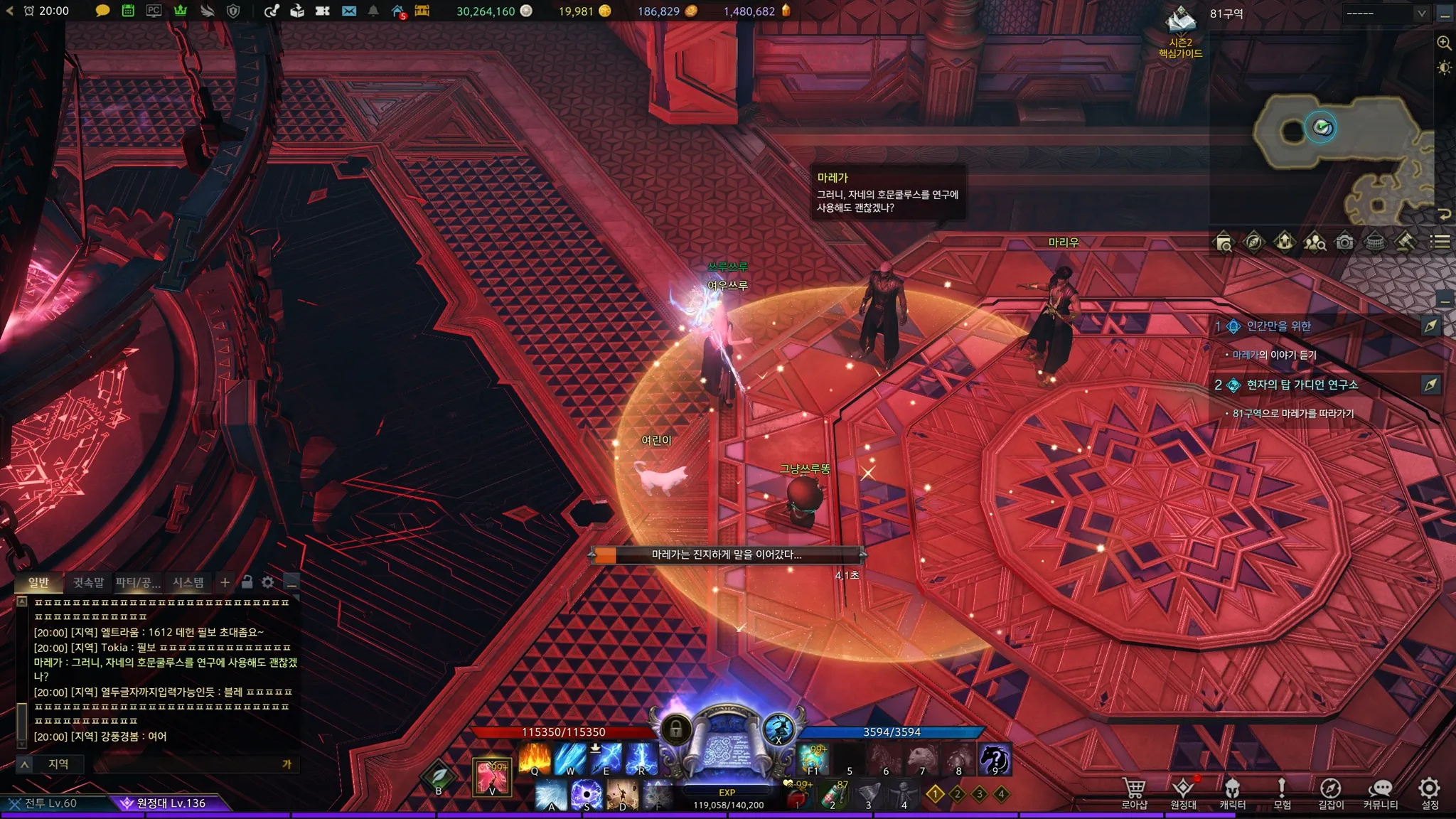This screenshot has height=819, width=1456.
Task: Switch to the 귓속말 whisper chat tab
Action: pyautogui.click(x=88, y=583)
